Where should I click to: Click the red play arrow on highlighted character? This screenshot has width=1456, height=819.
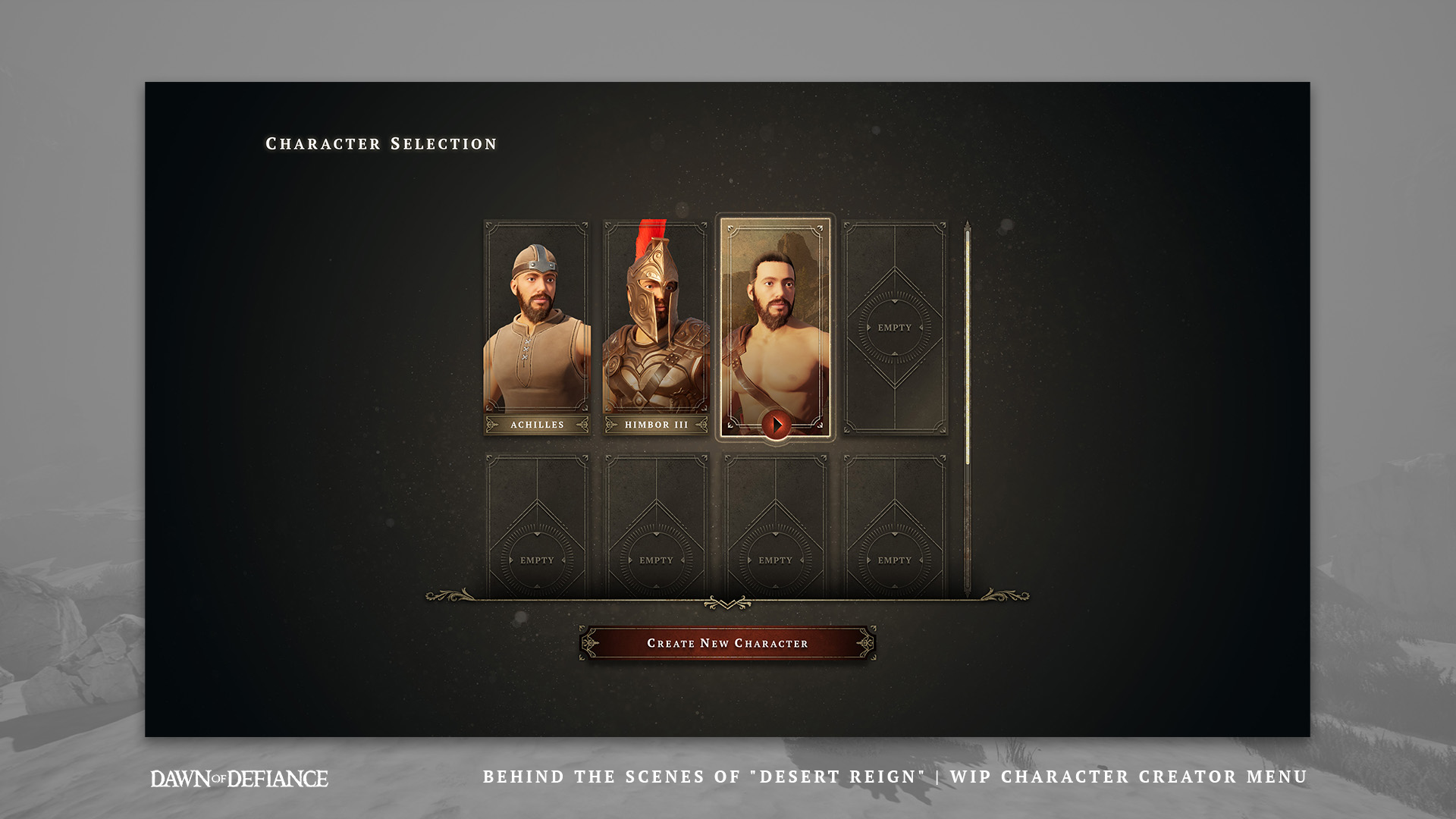(x=777, y=425)
